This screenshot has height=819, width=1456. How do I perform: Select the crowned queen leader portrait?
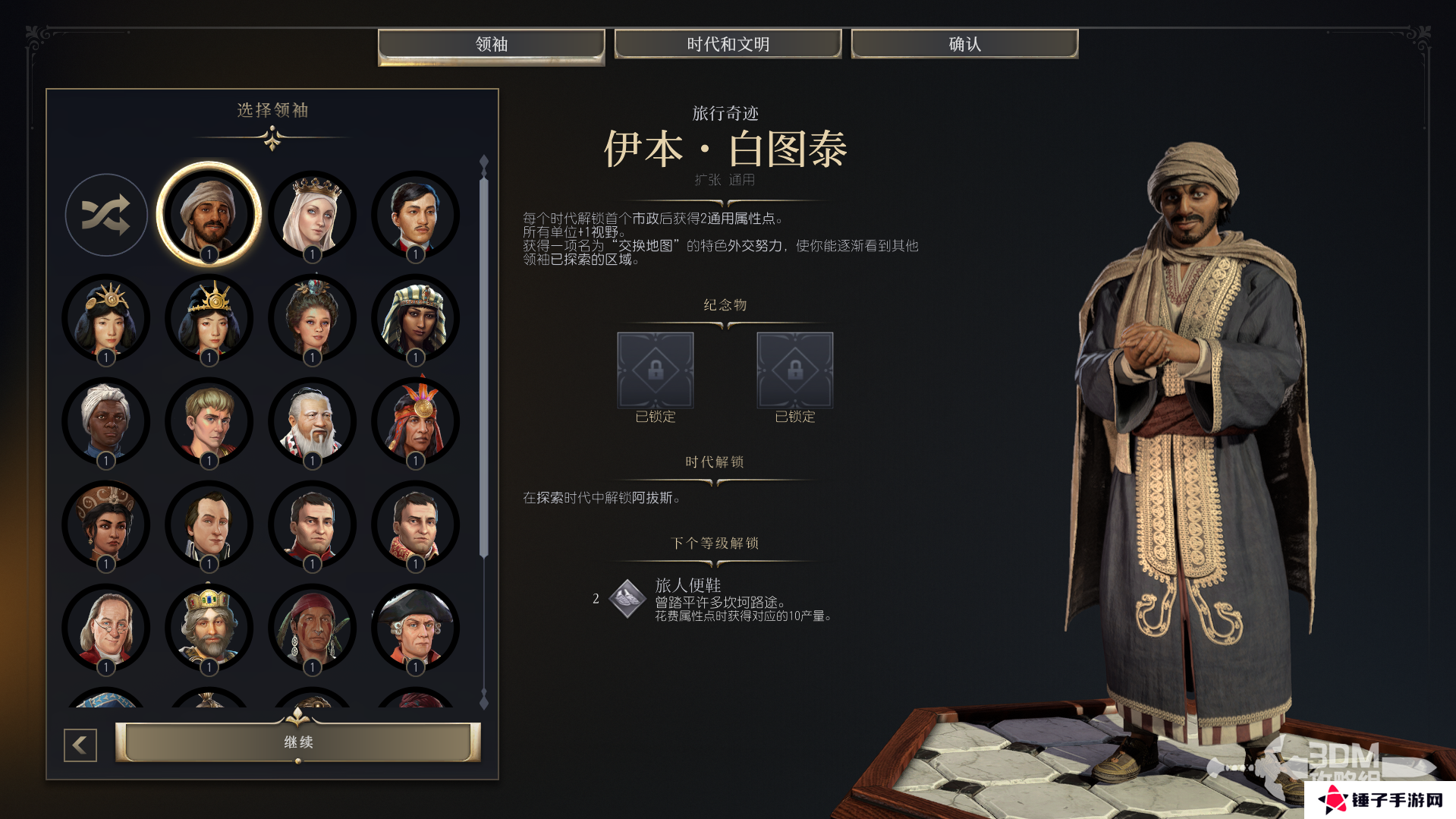[313, 213]
